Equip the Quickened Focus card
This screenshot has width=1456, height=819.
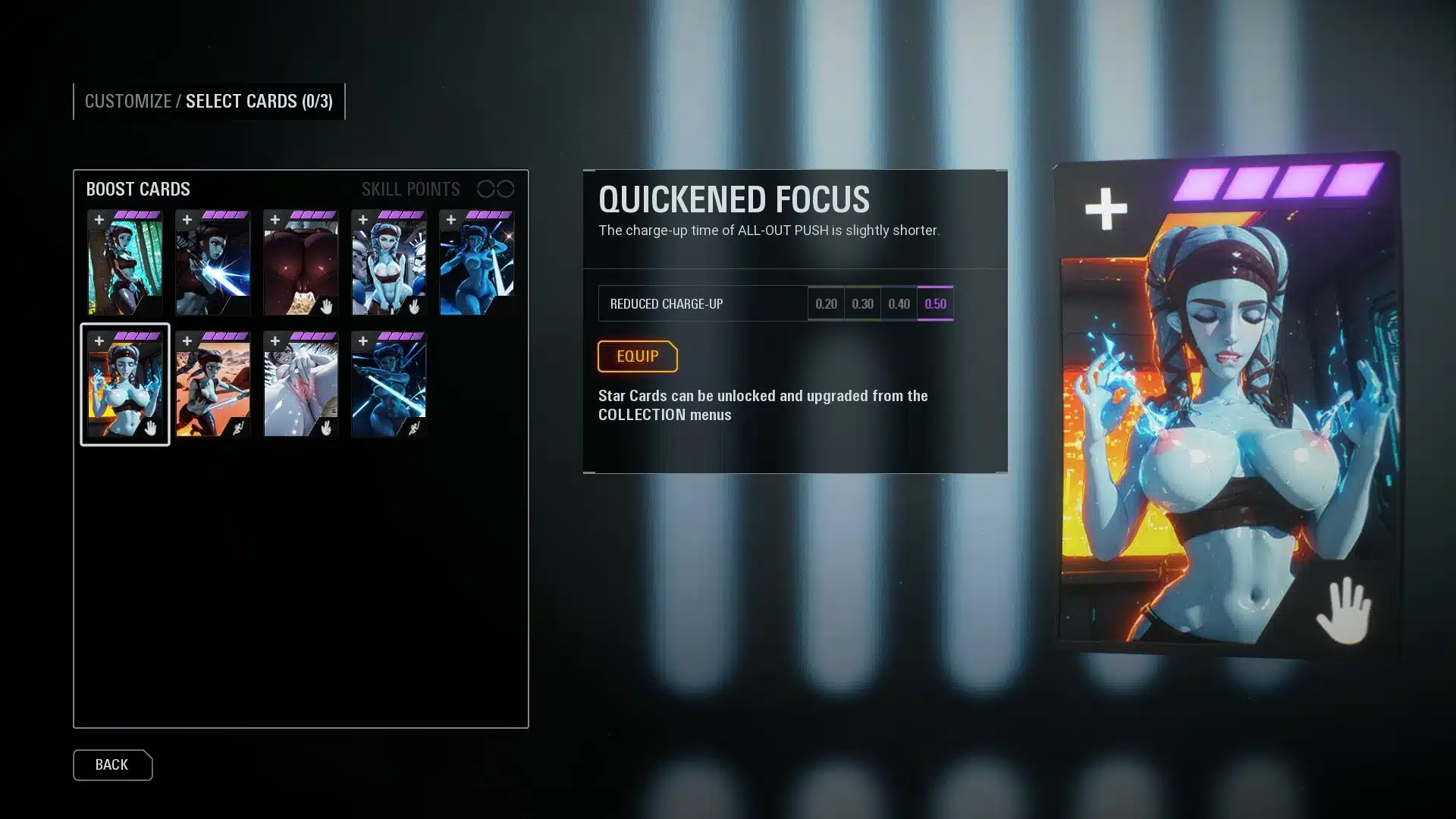637,356
